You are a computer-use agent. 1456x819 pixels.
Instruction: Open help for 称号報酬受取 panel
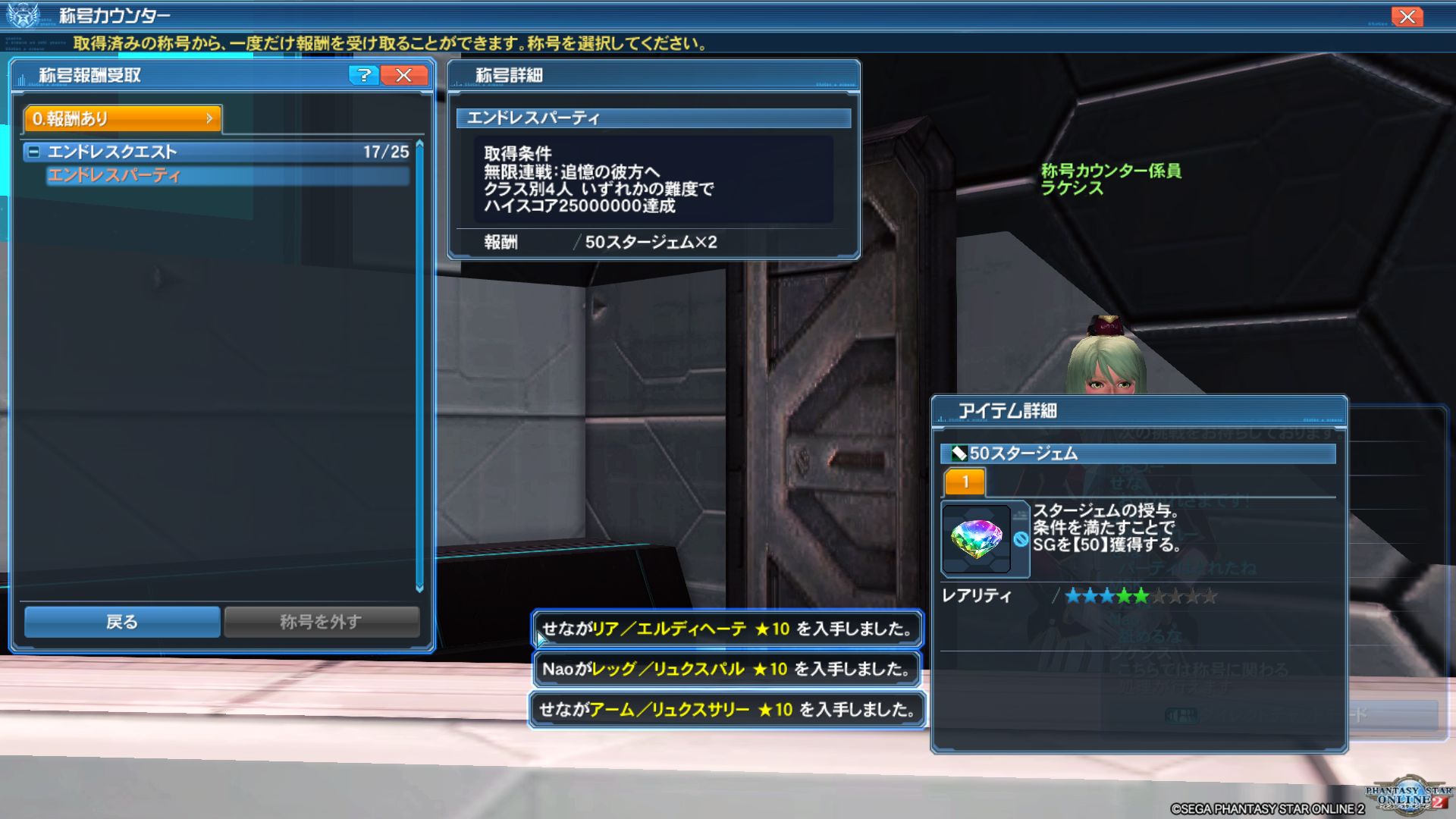click(364, 75)
